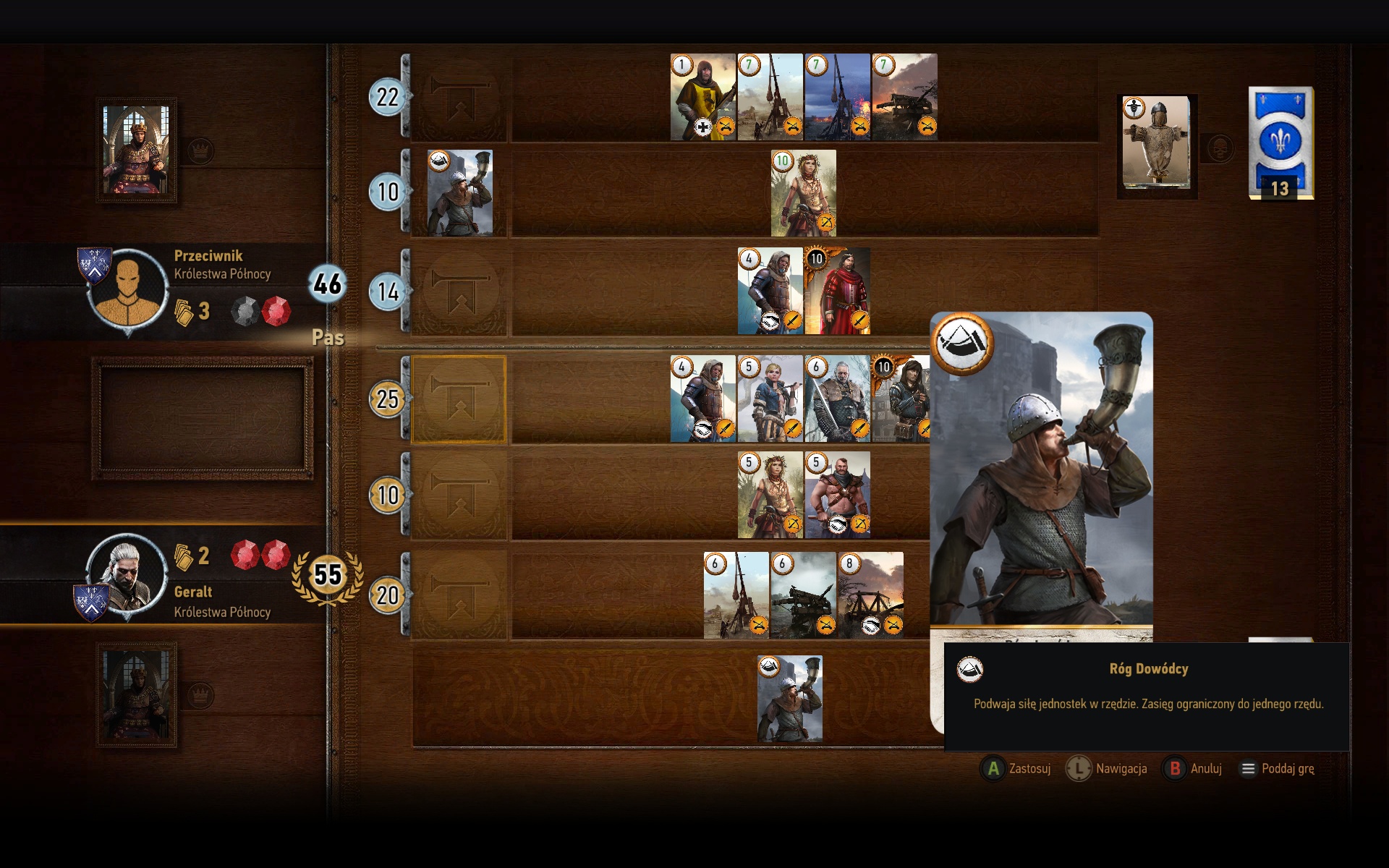Viewport: 1389px width, 868px height.
Task: Choose opponent's red-robed hero card
Action: click(837, 292)
